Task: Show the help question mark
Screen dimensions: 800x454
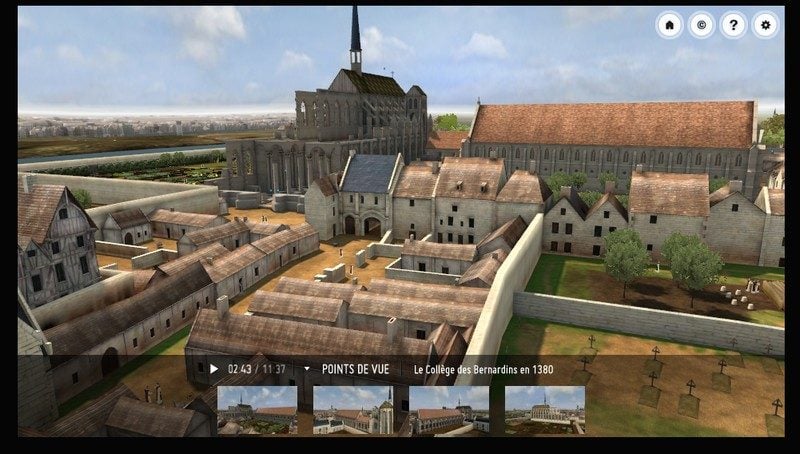Action: point(733,25)
